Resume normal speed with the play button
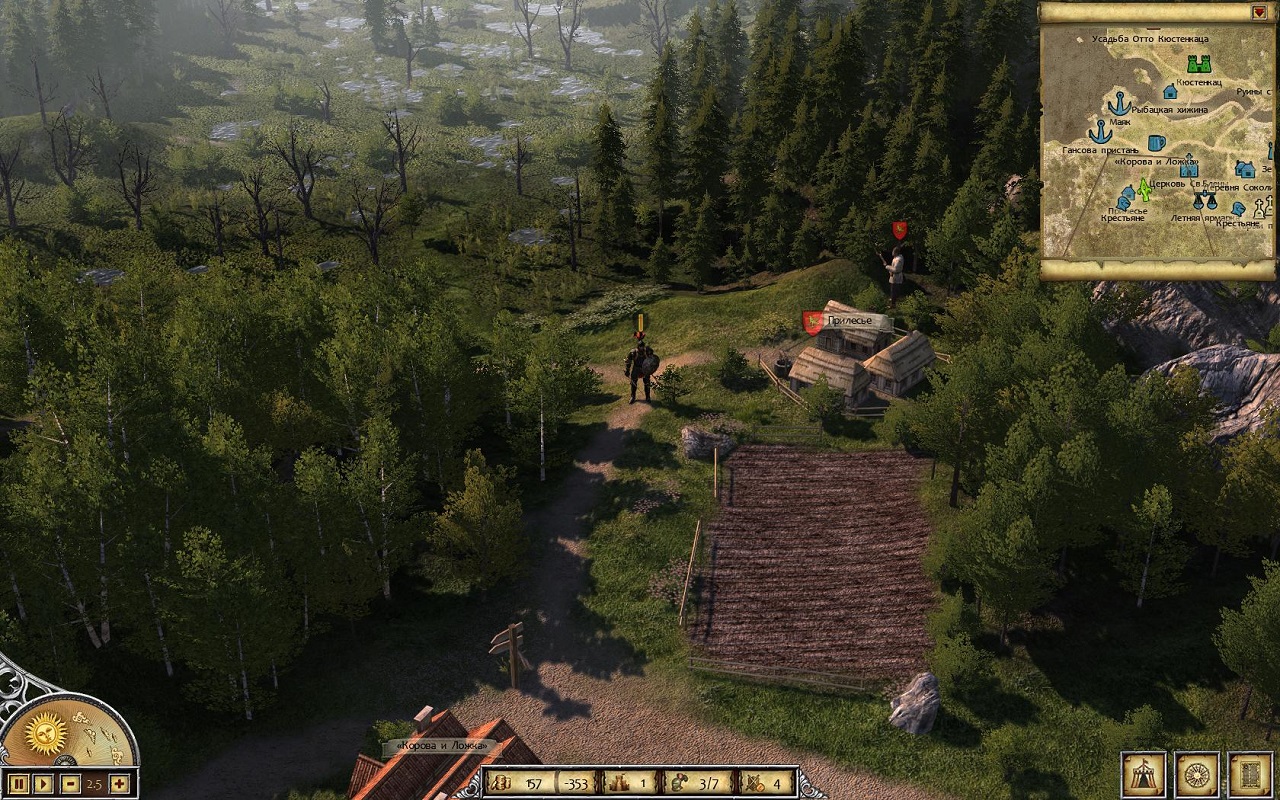 [x=43, y=783]
